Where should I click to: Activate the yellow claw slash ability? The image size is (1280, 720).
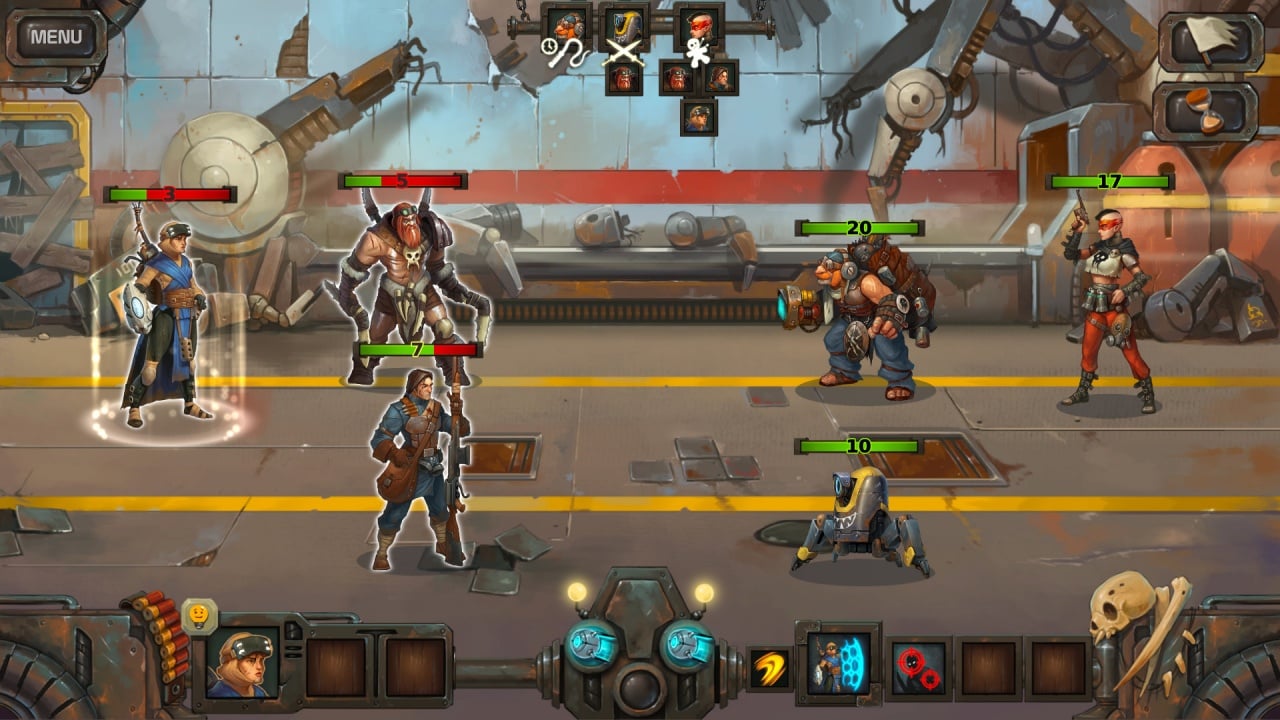pos(769,668)
